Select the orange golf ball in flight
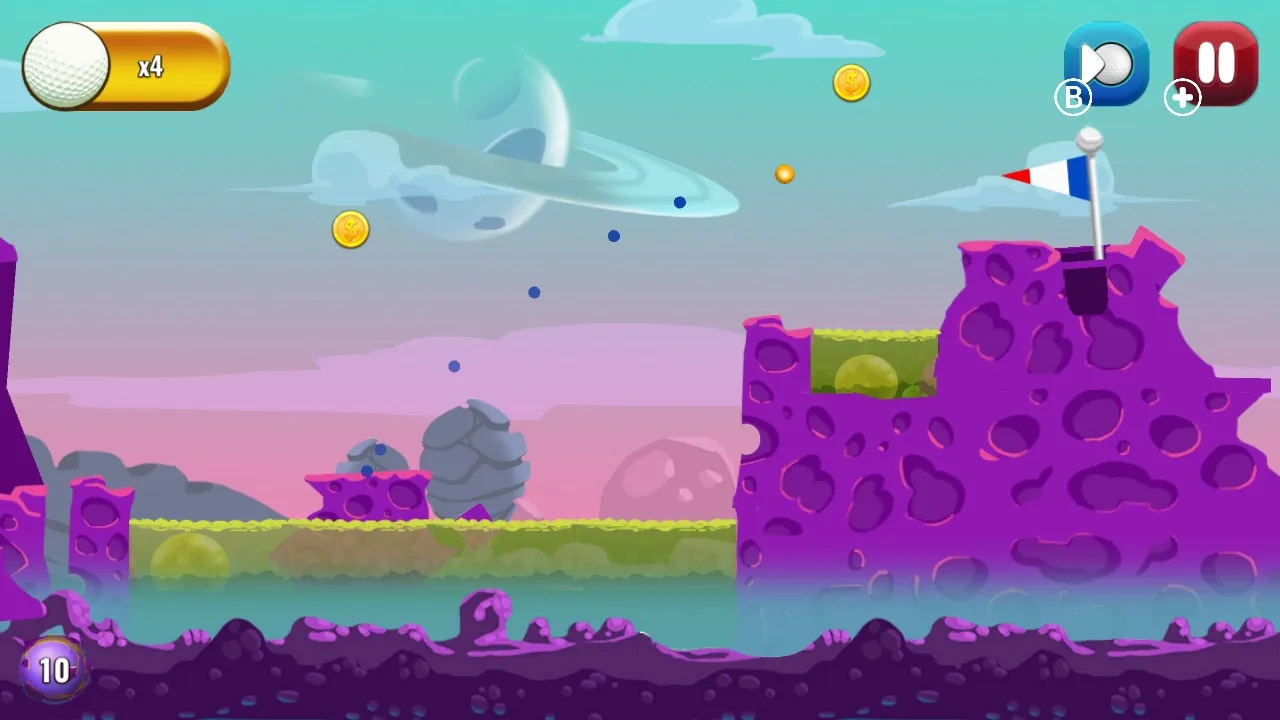The height and width of the screenshot is (720, 1280). (783, 173)
